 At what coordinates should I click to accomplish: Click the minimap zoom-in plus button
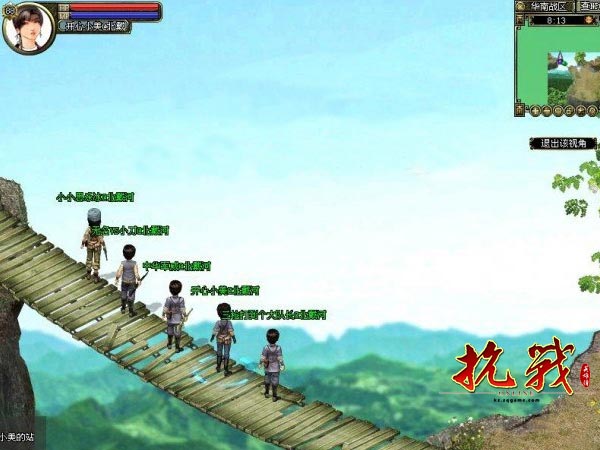point(536,110)
